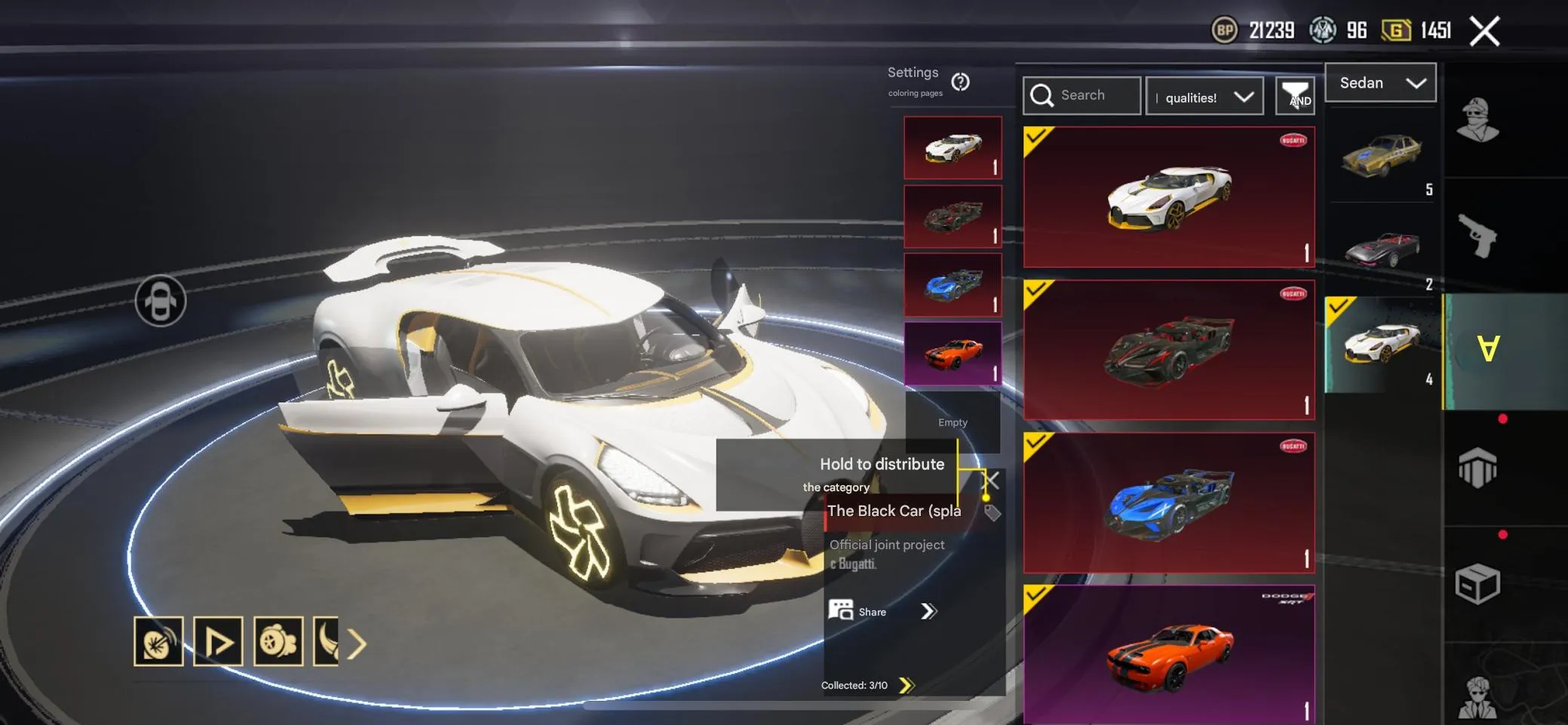Viewport: 1568px width, 725px height.
Task: Click the search magnifier icon
Action: coord(1044,95)
